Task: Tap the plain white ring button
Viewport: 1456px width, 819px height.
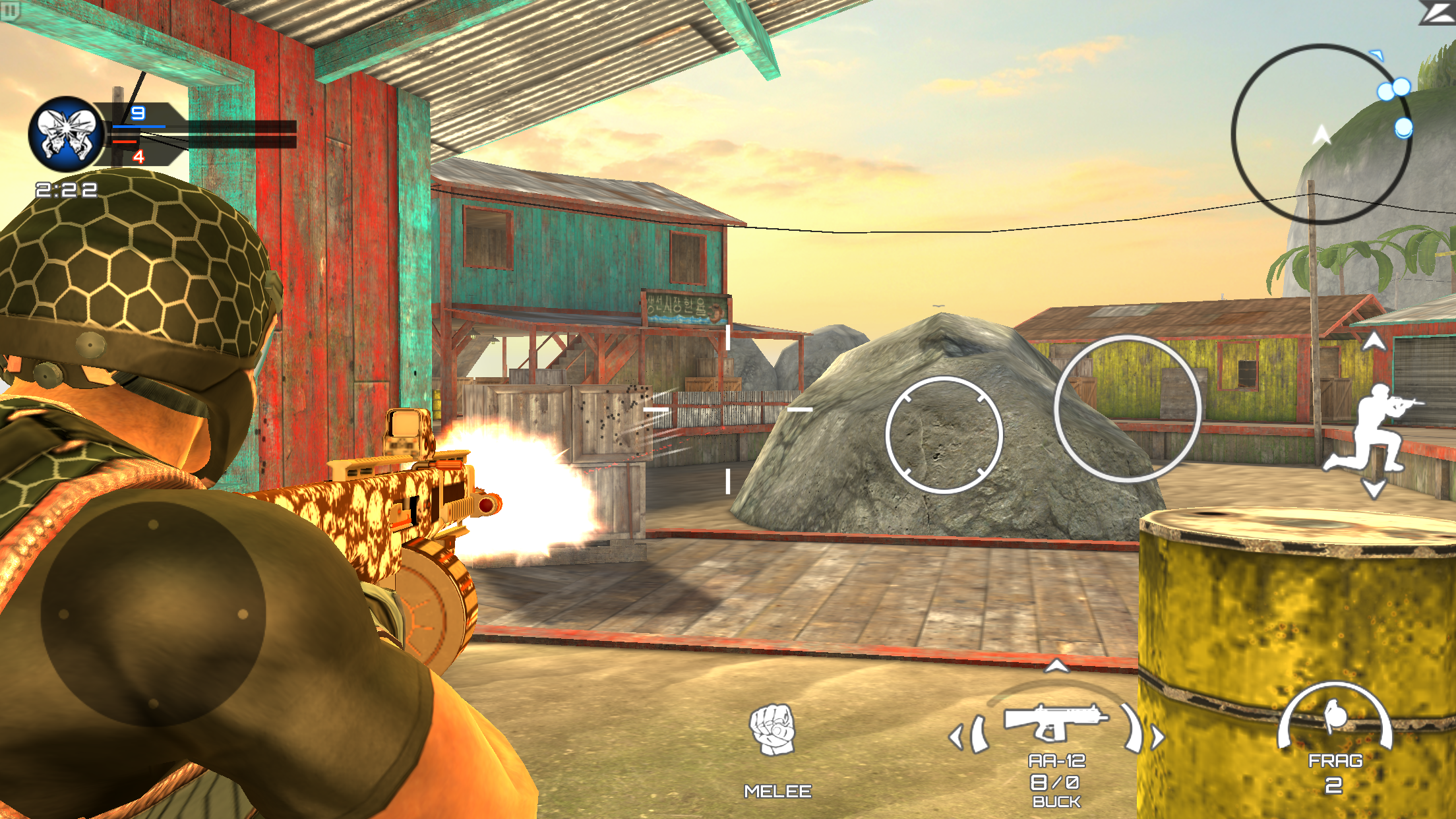Action: pyautogui.click(x=1127, y=409)
